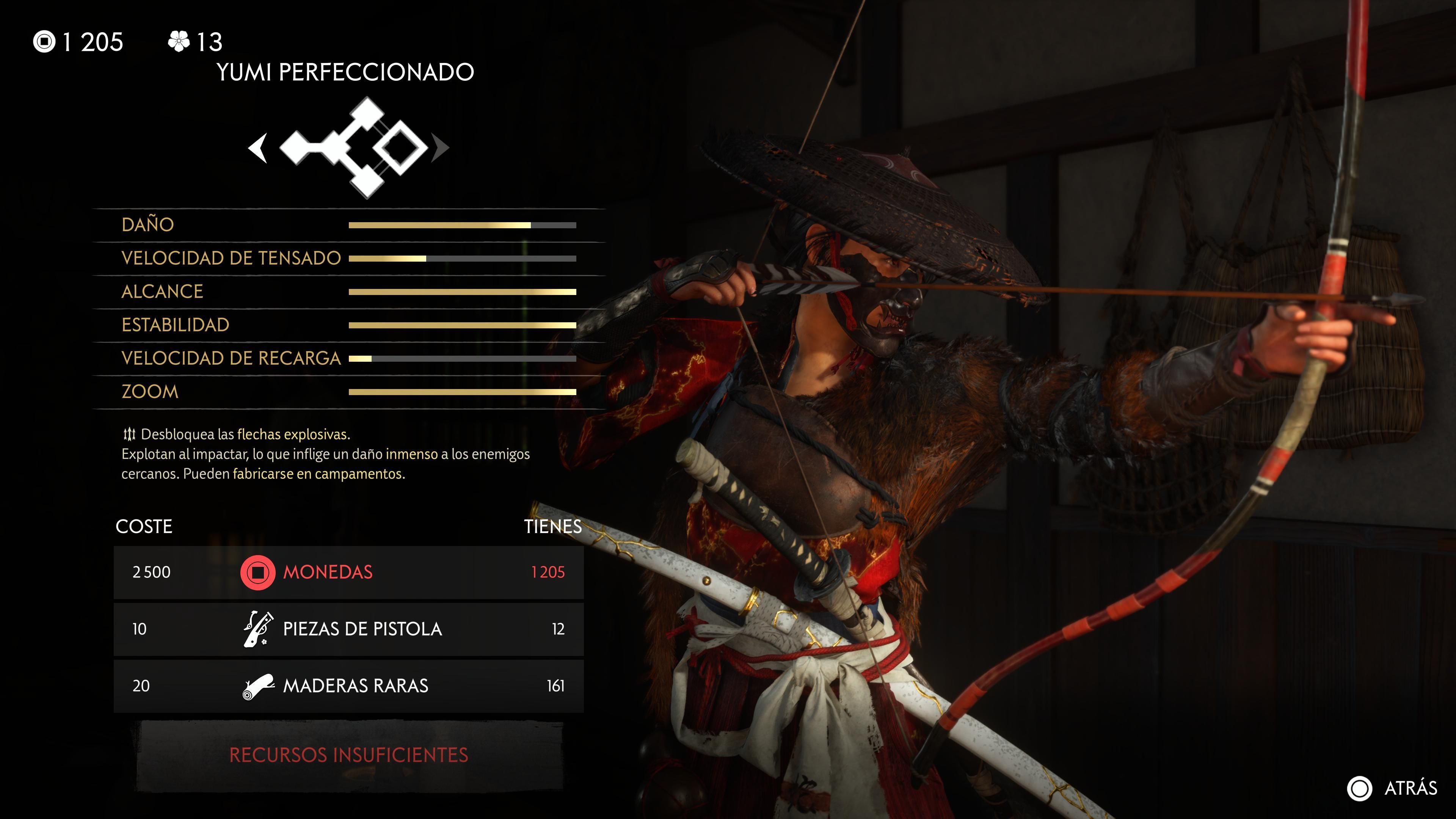Click the right arrow beside the upgrade diagram

[x=440, y=149]
